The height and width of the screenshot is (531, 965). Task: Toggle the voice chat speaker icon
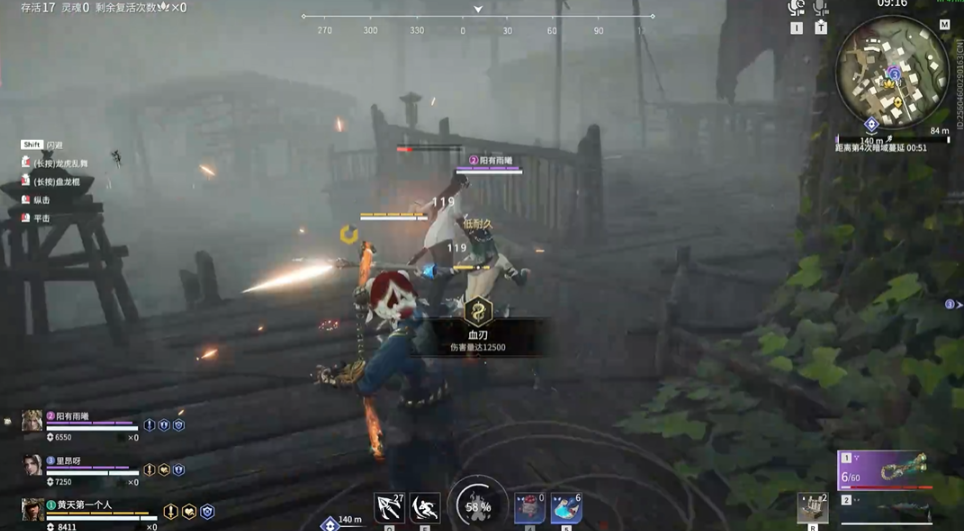pyautogui.click(x=796, y=8)
